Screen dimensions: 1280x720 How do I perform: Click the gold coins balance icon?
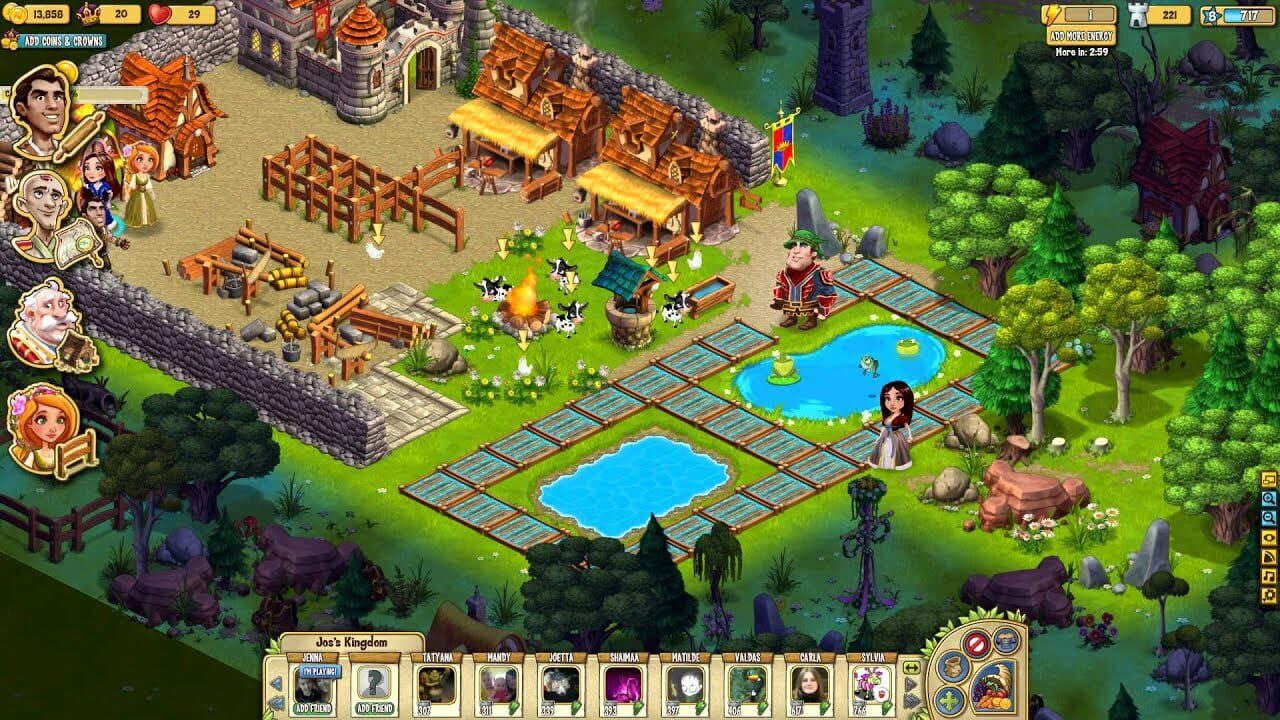tap(14, 11)
